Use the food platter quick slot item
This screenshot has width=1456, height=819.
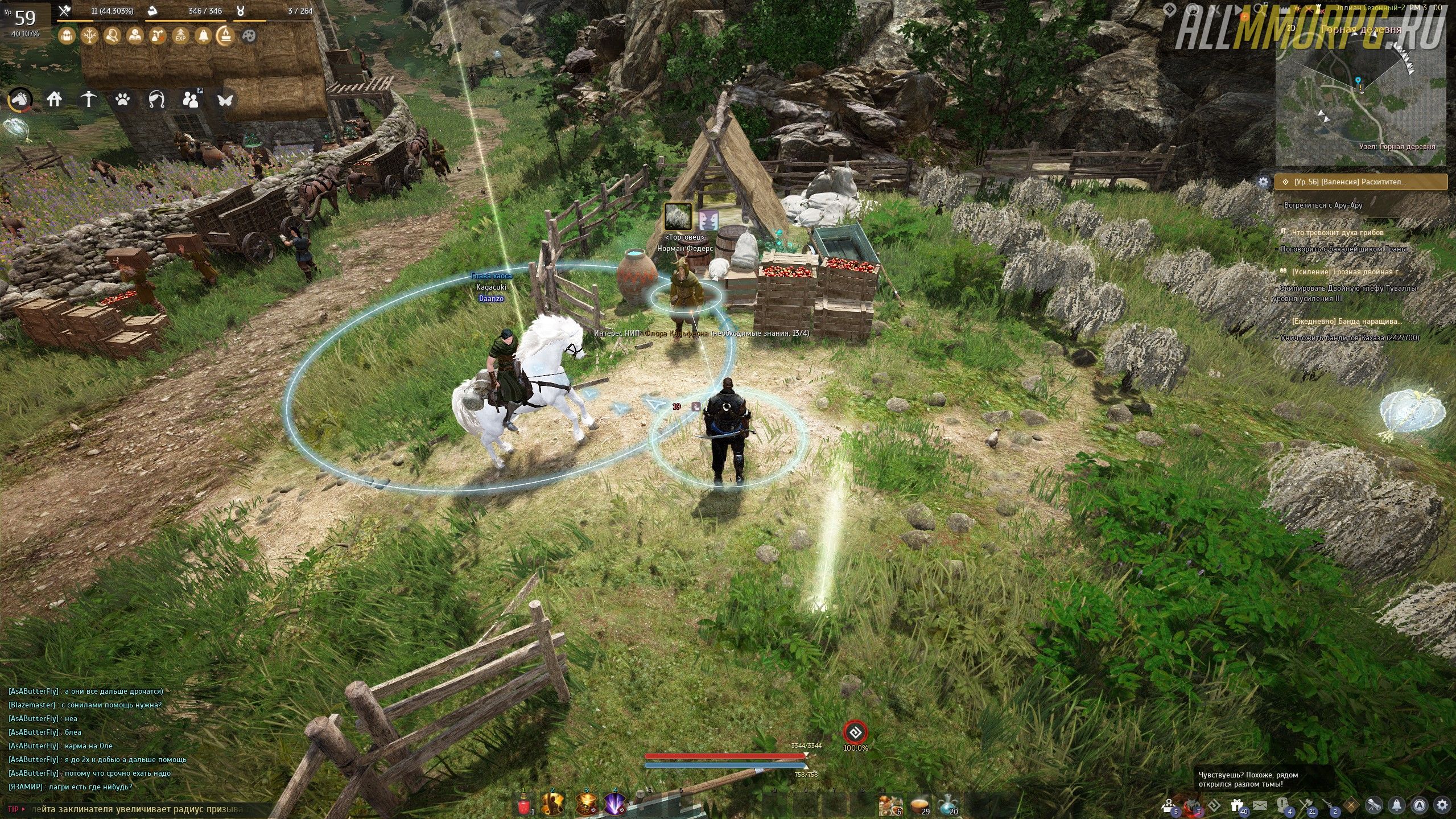click(x=919, y=803)
